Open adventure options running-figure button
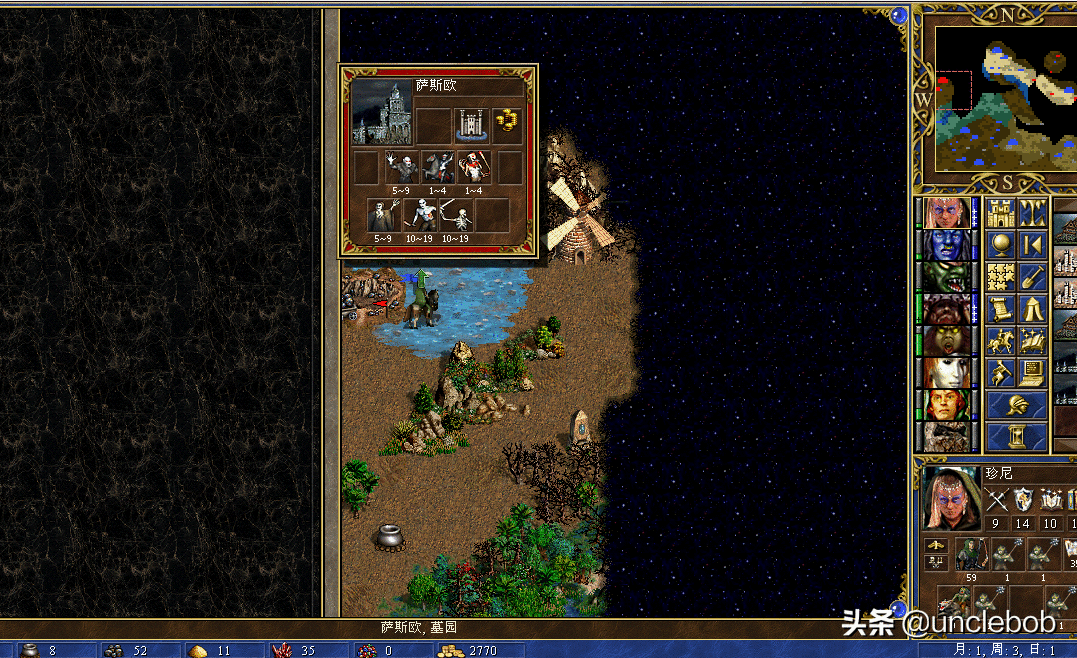1077x658 pixels. [x=1001, y=373]
